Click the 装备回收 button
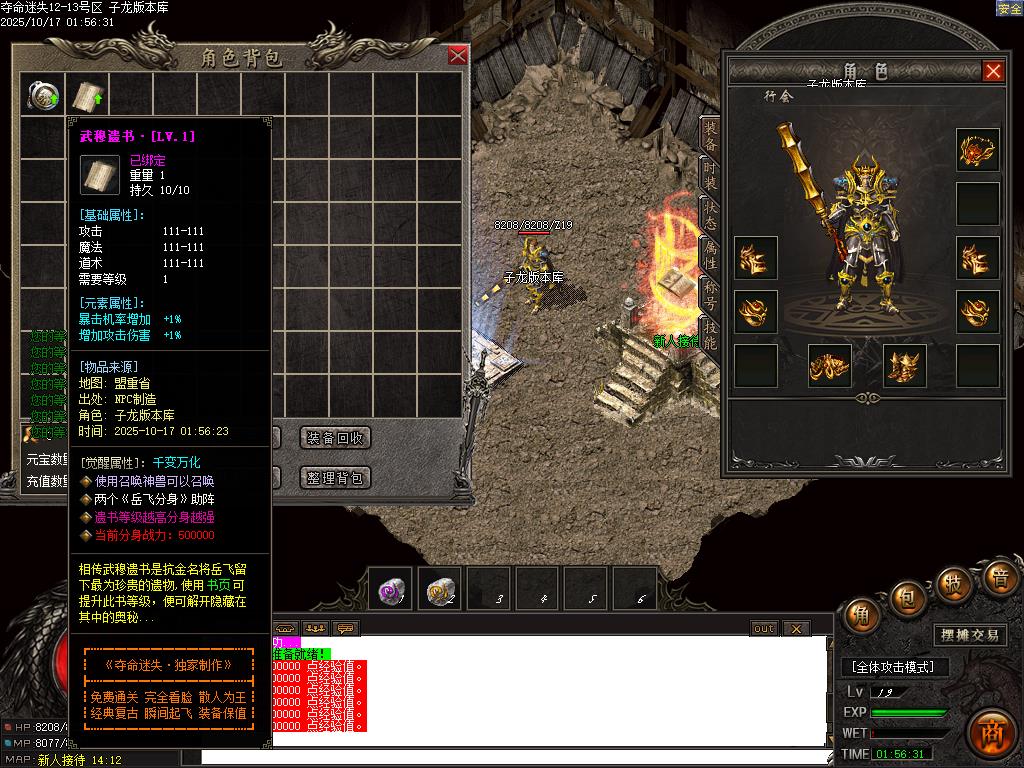The image size is (1024, 768). (x=336, y=438)
